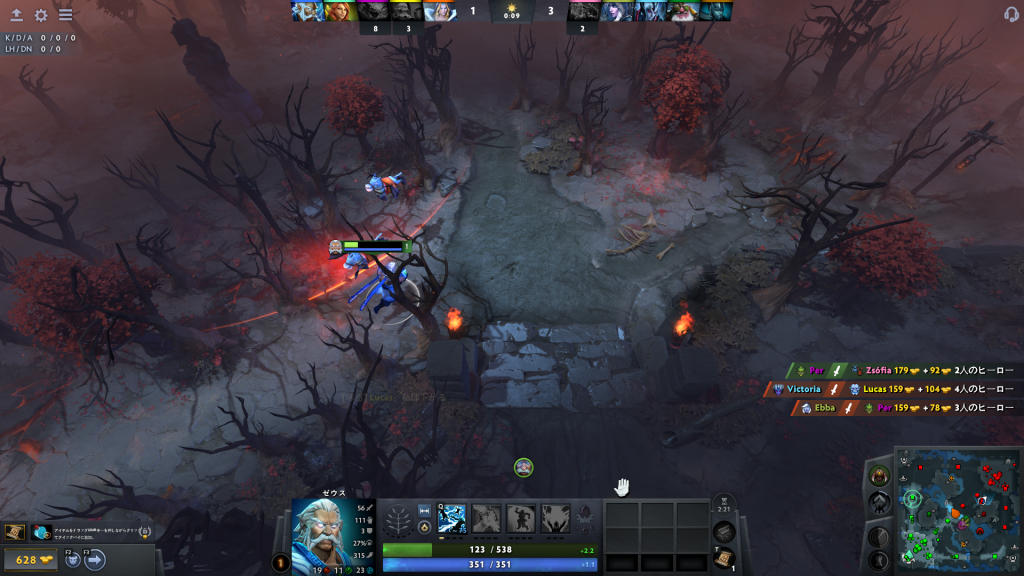Select Zeus's ultimate ability icon

tap(555, 518)
